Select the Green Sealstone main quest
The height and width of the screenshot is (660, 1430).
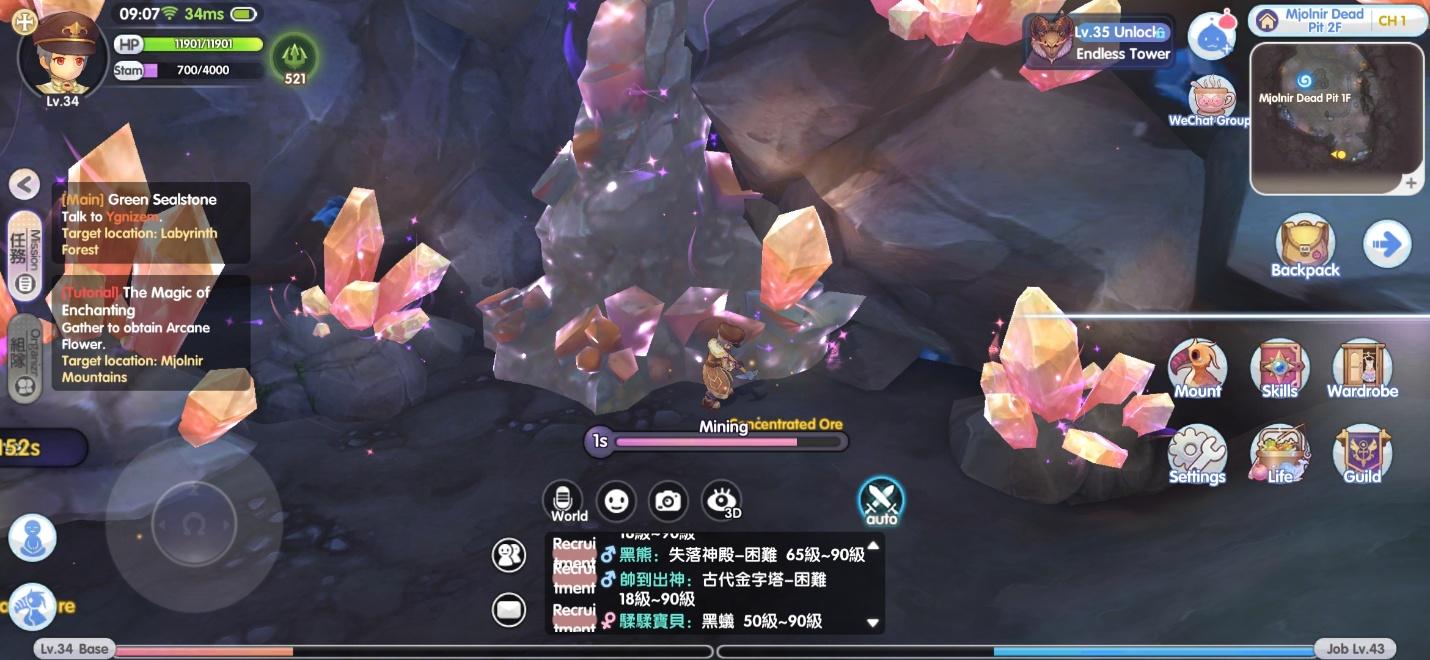150,223
